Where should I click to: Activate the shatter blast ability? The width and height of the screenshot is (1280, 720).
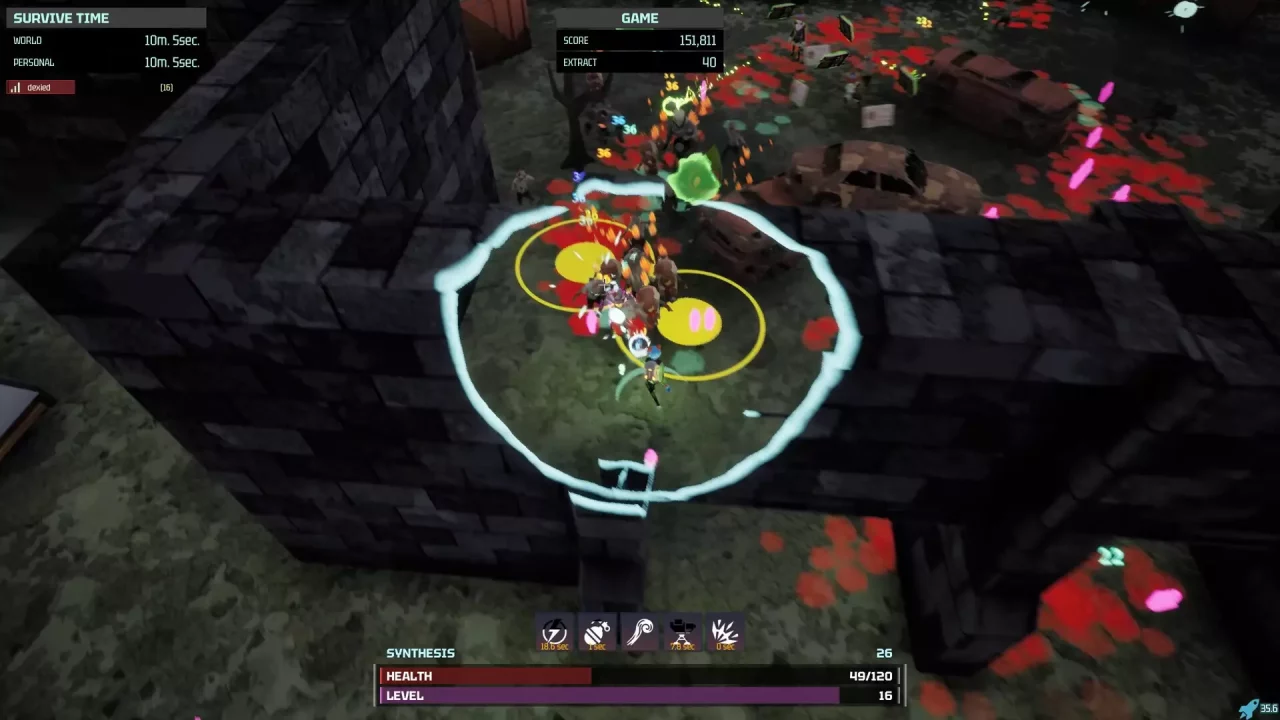coord(724,632)
